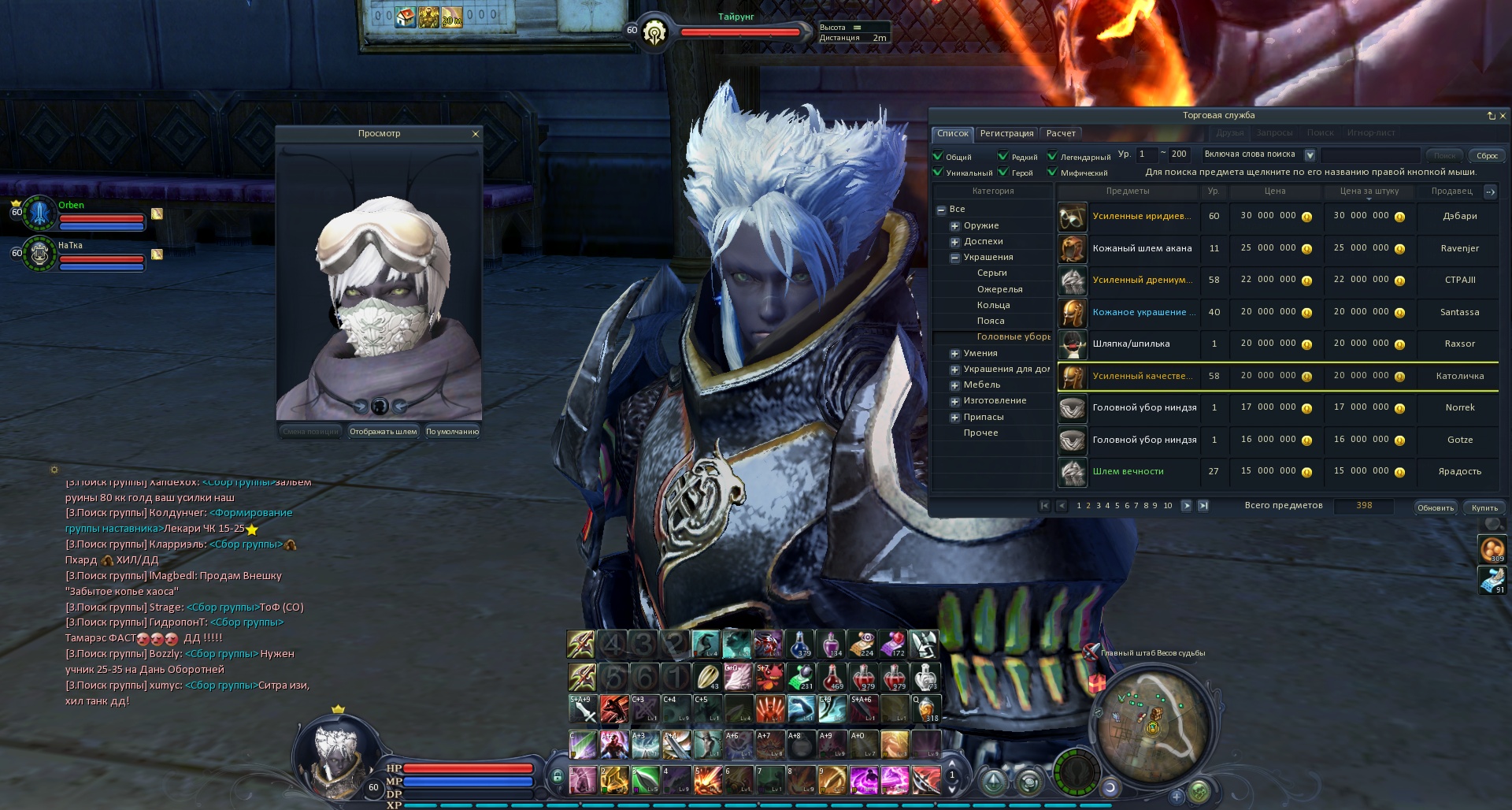Select the Шлем вечности listing

click(x=1128, y=472)
